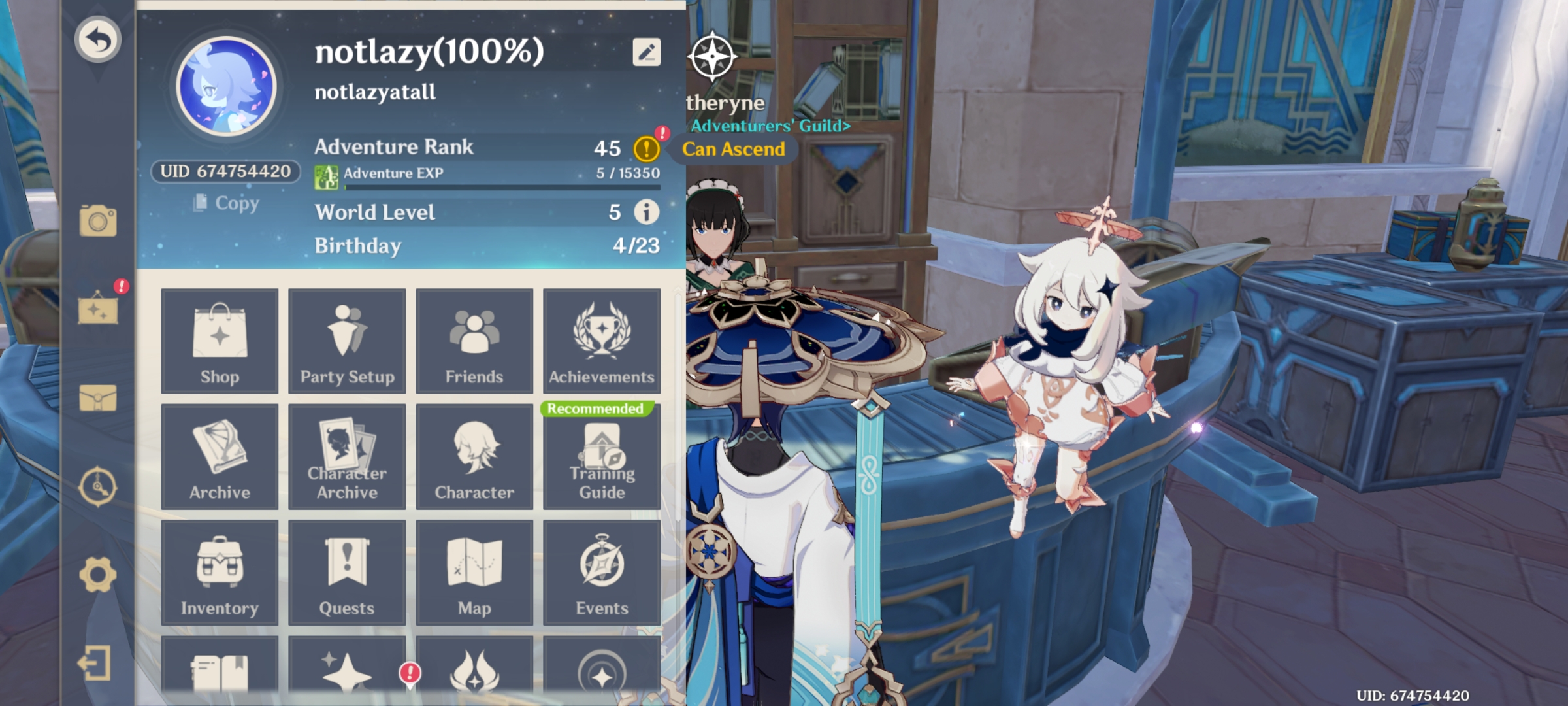Open the Archive
Viewport: 1568px width, 706px height.
tap(220, 456)
